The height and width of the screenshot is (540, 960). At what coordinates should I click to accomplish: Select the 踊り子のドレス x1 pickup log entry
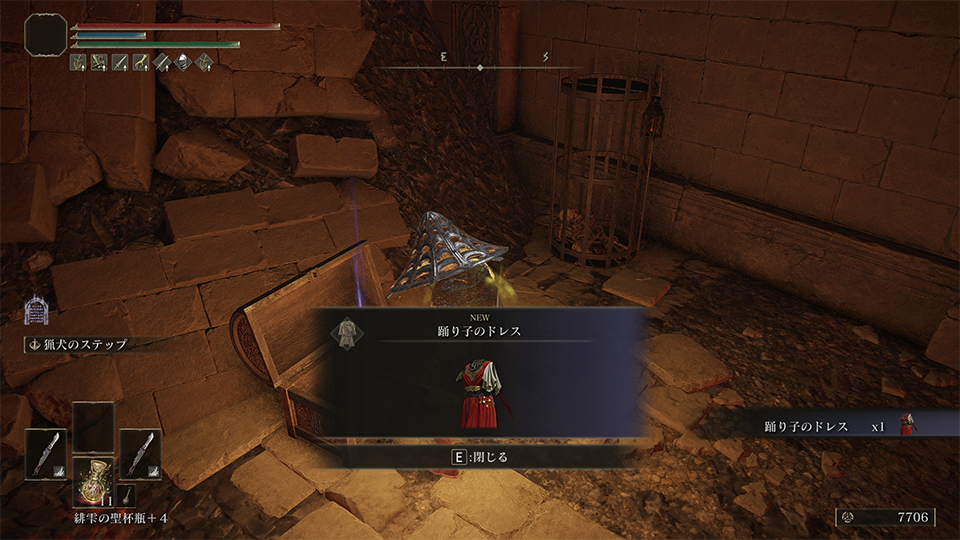(x=822, y=426)
